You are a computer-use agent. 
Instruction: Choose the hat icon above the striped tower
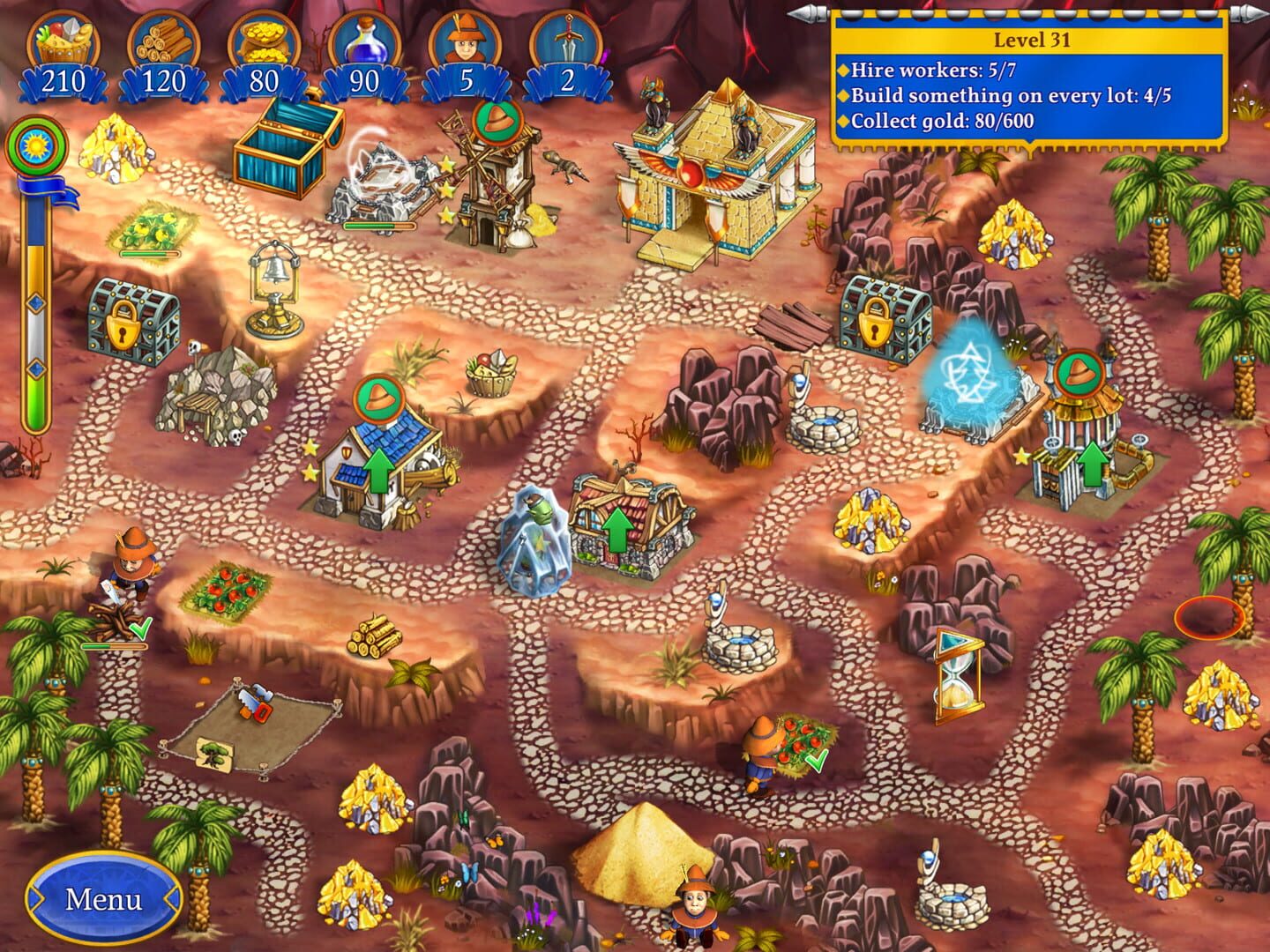[x=1077, y=374]
